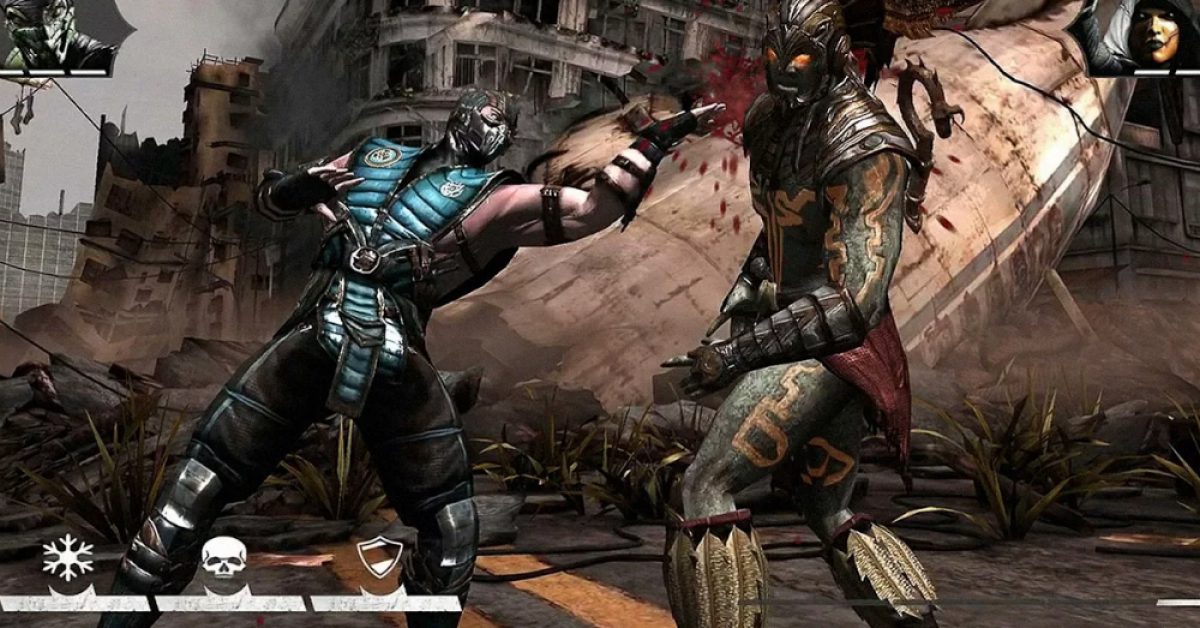Select the hooded opponent portrait
Screen dimensions: 1200x628
click(1152, 36)
